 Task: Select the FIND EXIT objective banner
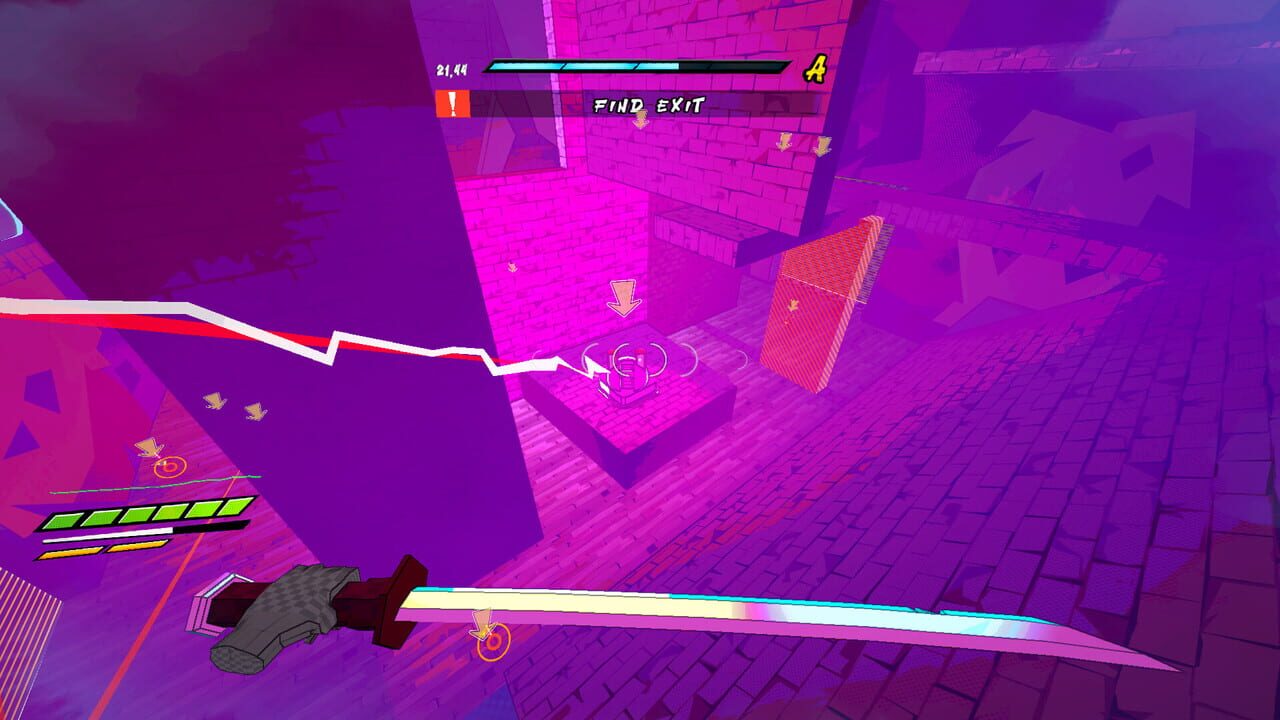648,103
